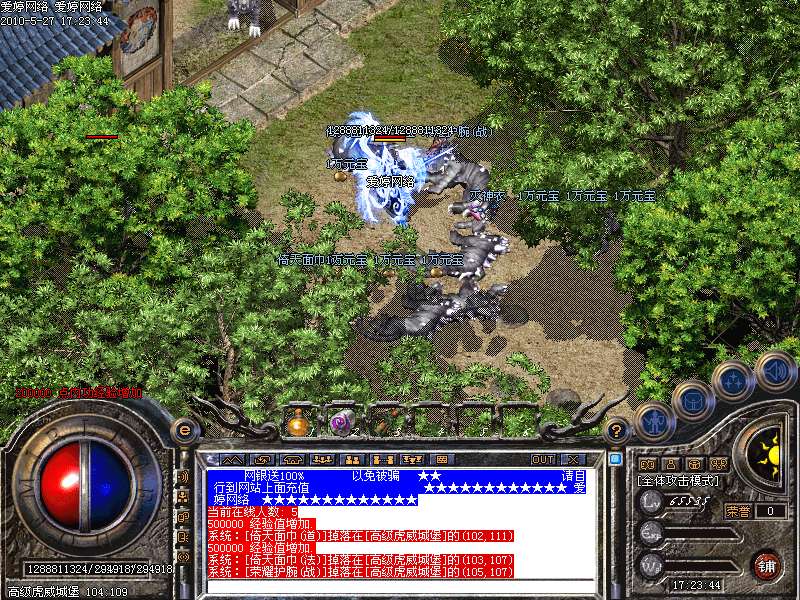The image size is (800, 600).
Task: Click the system message about 荣耀护腕(战)
Action: [360, 571]
